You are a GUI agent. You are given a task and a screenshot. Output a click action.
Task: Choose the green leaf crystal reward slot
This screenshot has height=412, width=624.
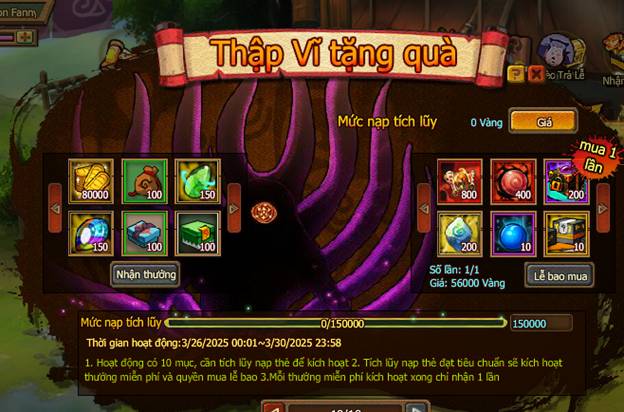(x=195, y=180)
